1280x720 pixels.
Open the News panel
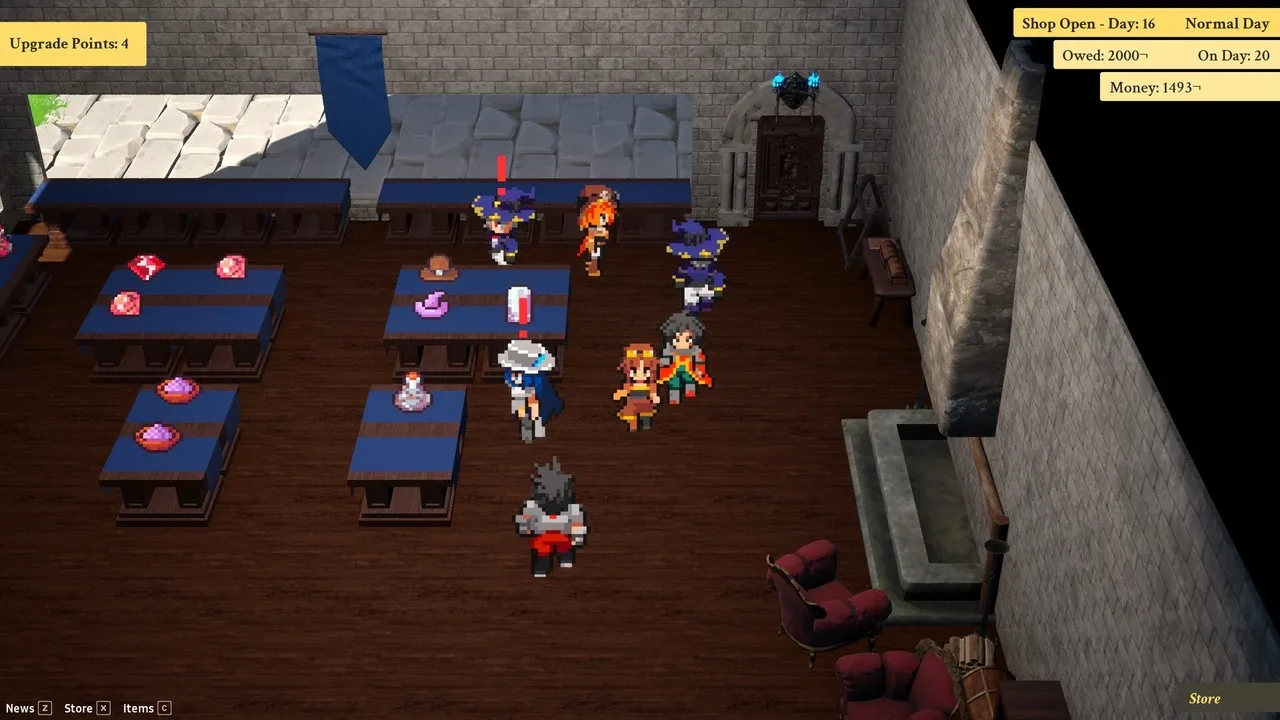[x=27, y=708]
